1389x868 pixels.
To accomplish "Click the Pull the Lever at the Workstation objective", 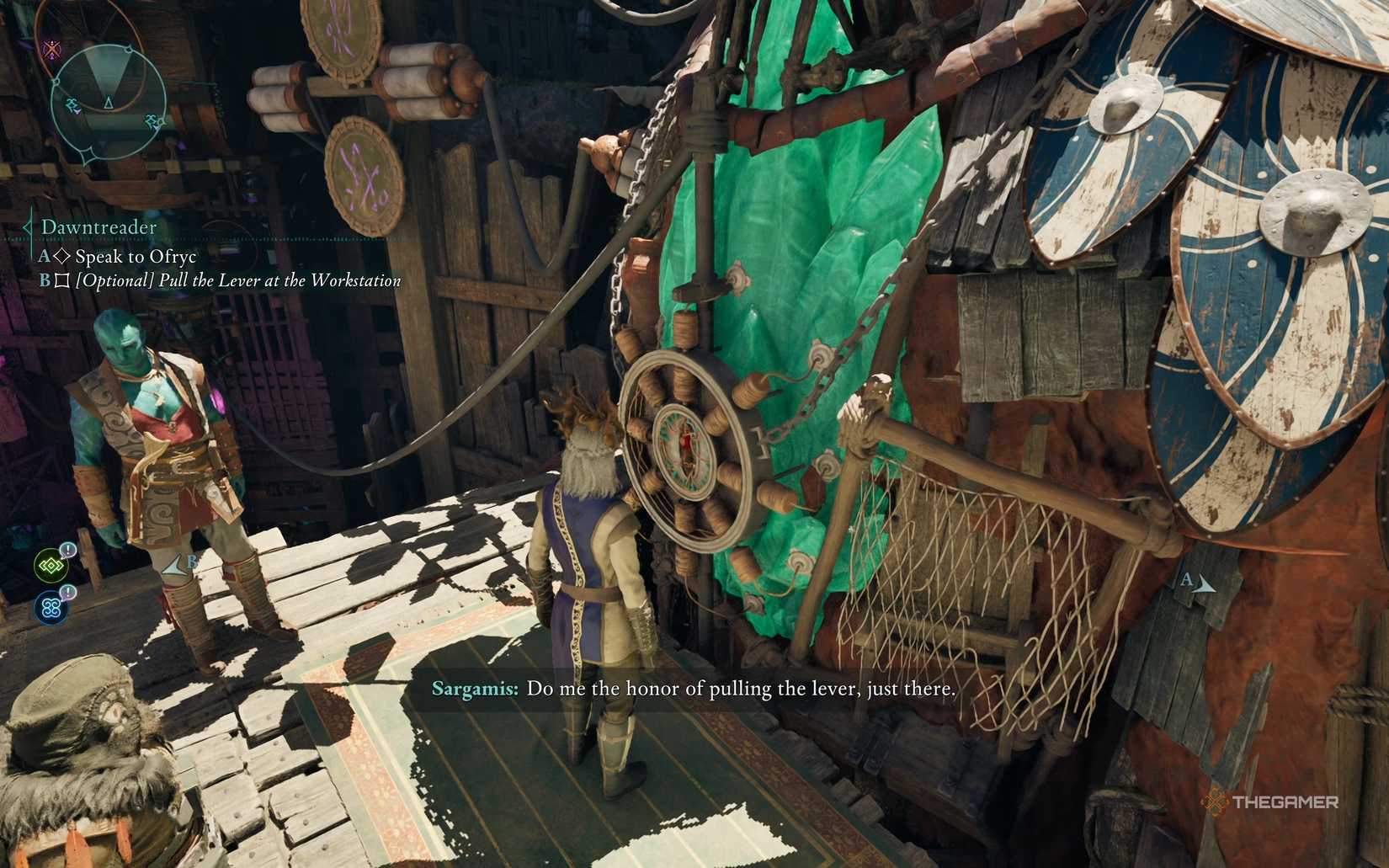I will pyautogui.click(x=237, y=280).
